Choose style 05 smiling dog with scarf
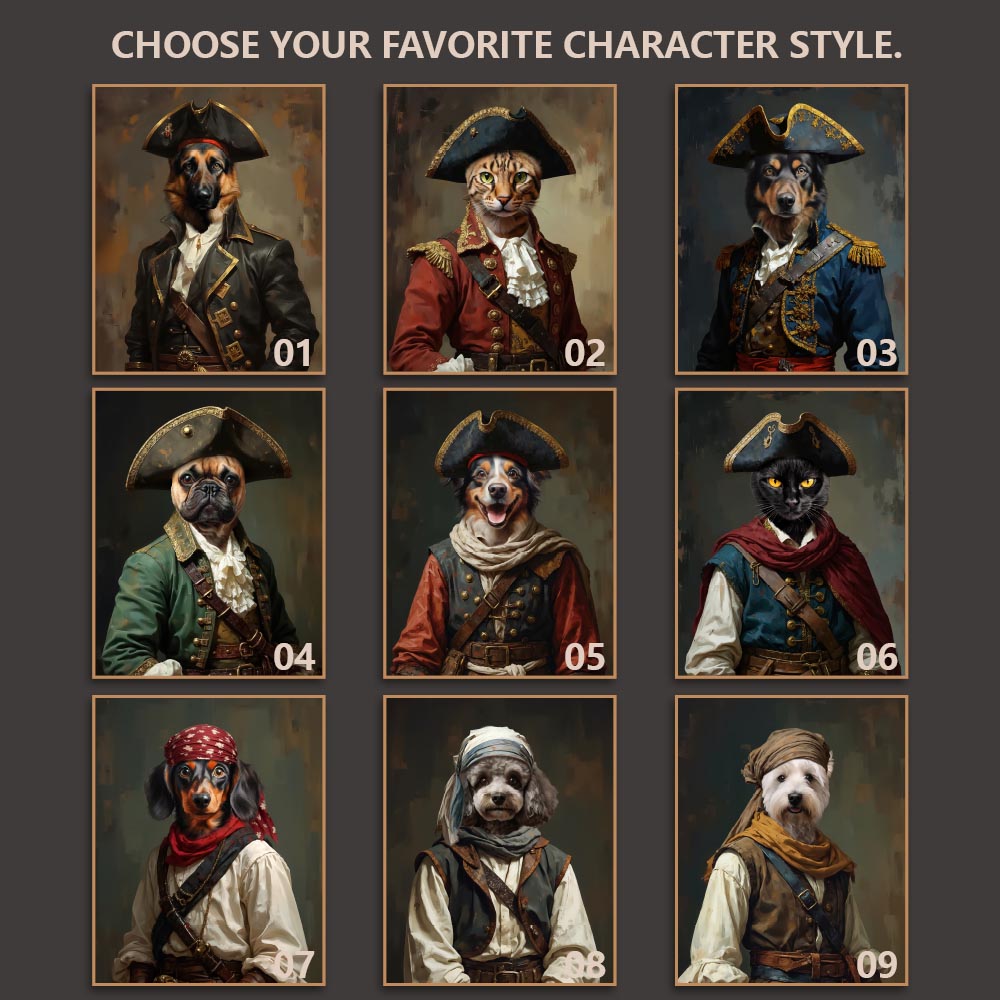This screenshot has width=1000, height=1000. (500, 533)
